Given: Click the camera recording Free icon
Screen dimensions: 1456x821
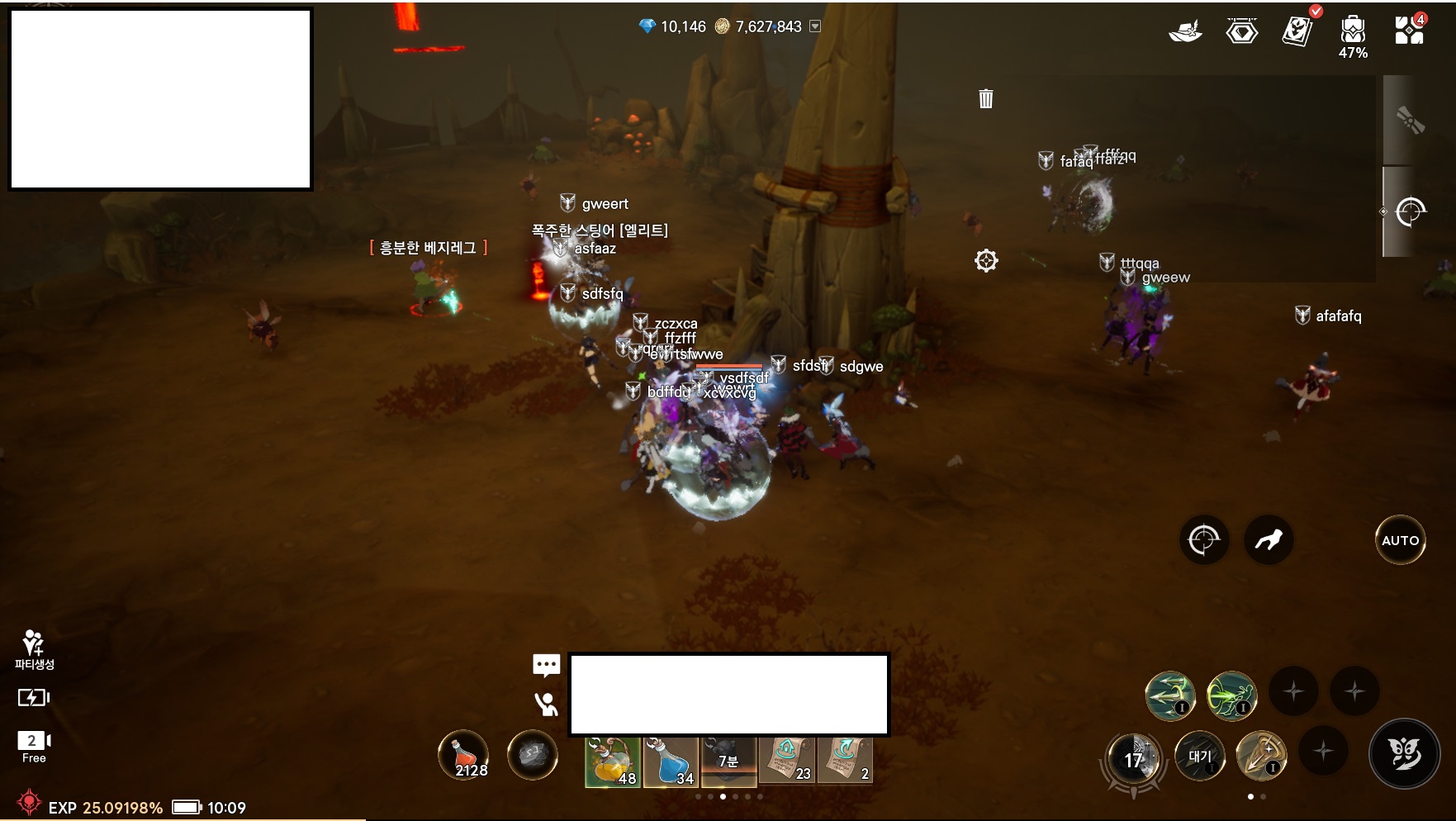Looking at the screenshot, I should pos(34,745).
